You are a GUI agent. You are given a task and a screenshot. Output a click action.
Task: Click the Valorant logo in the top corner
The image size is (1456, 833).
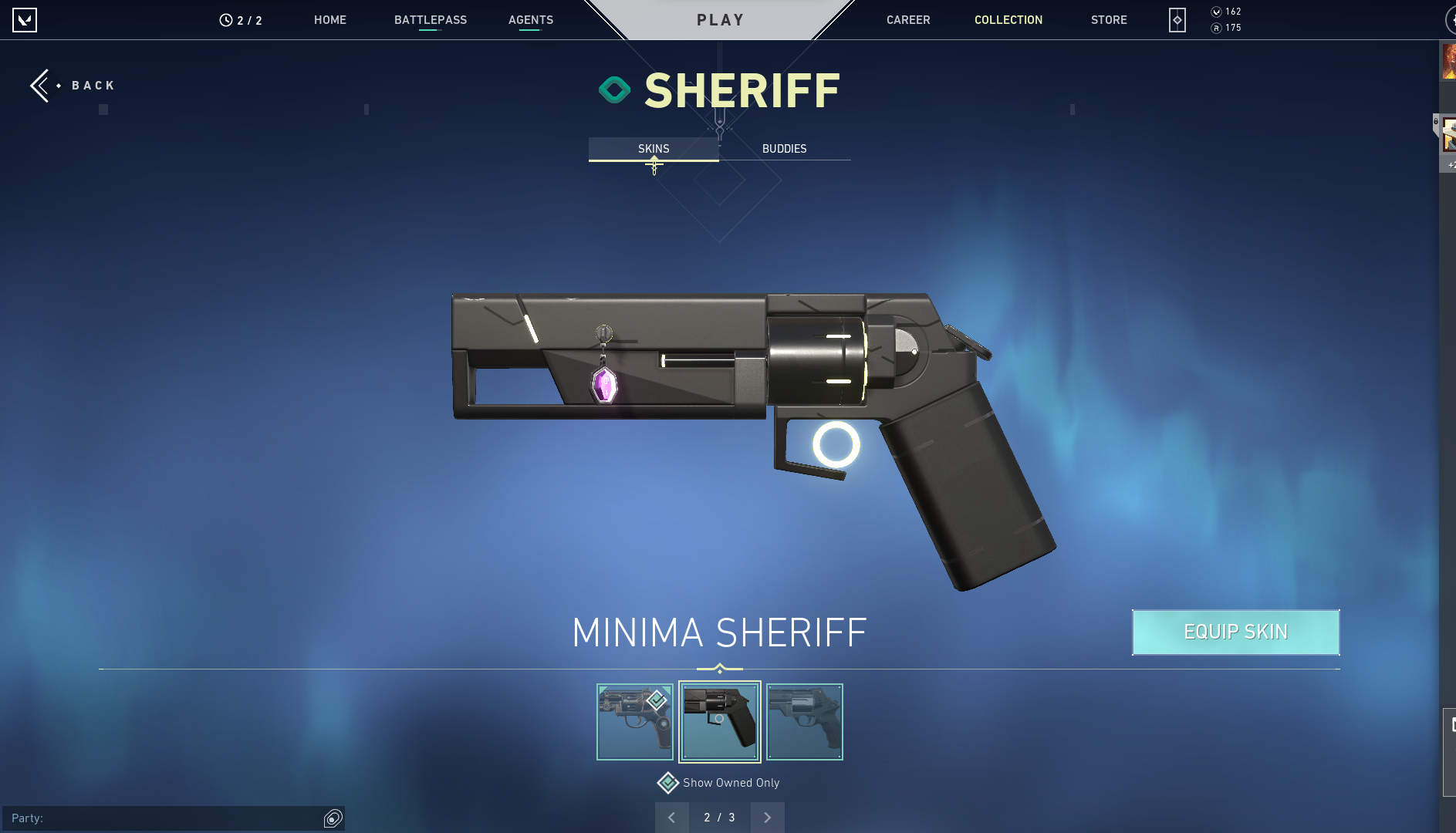[x=25, y=20]
